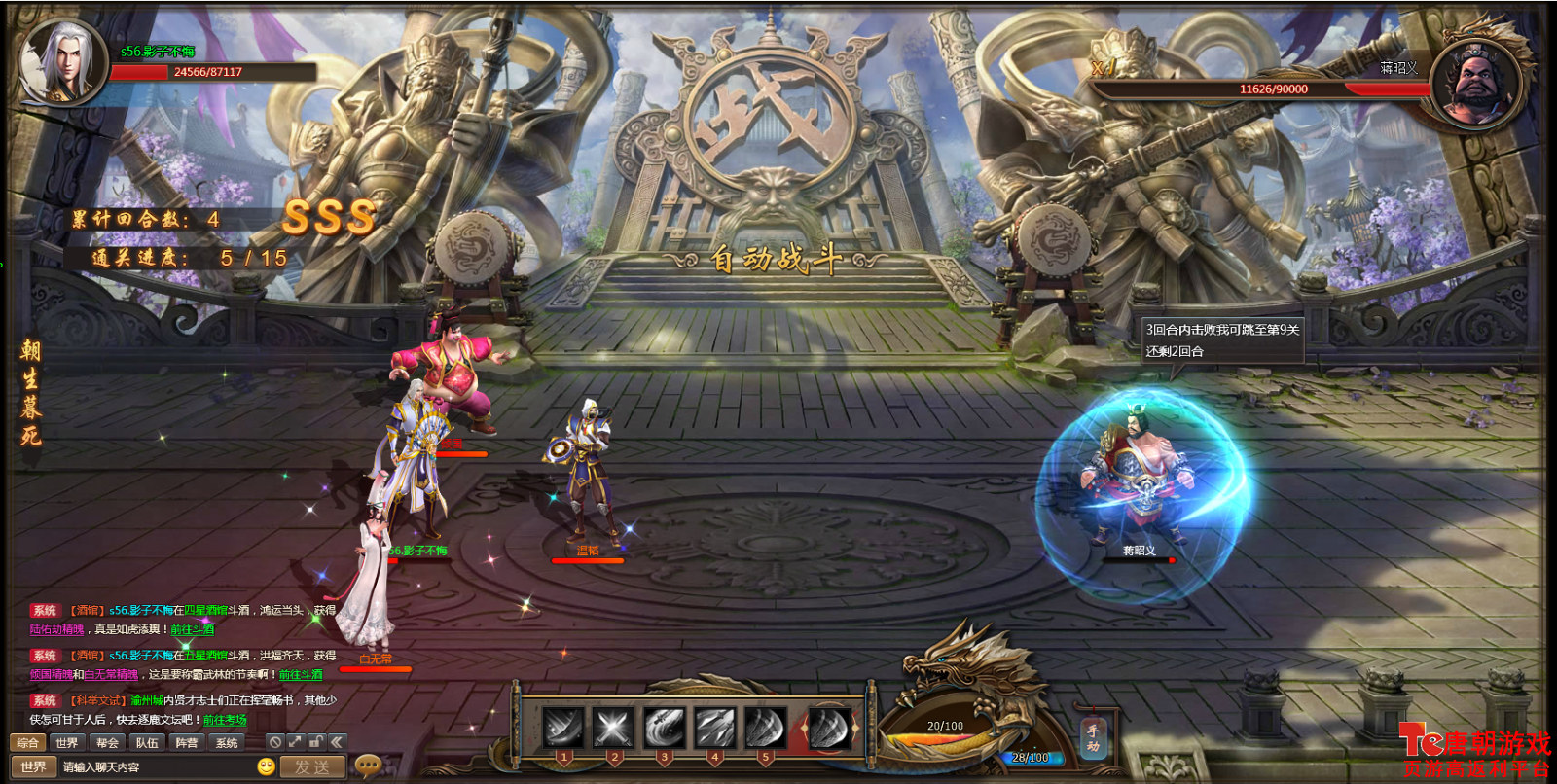Expand the chat window with the resize arrow
Screen dimensions: 1557x784
(295, 742)
